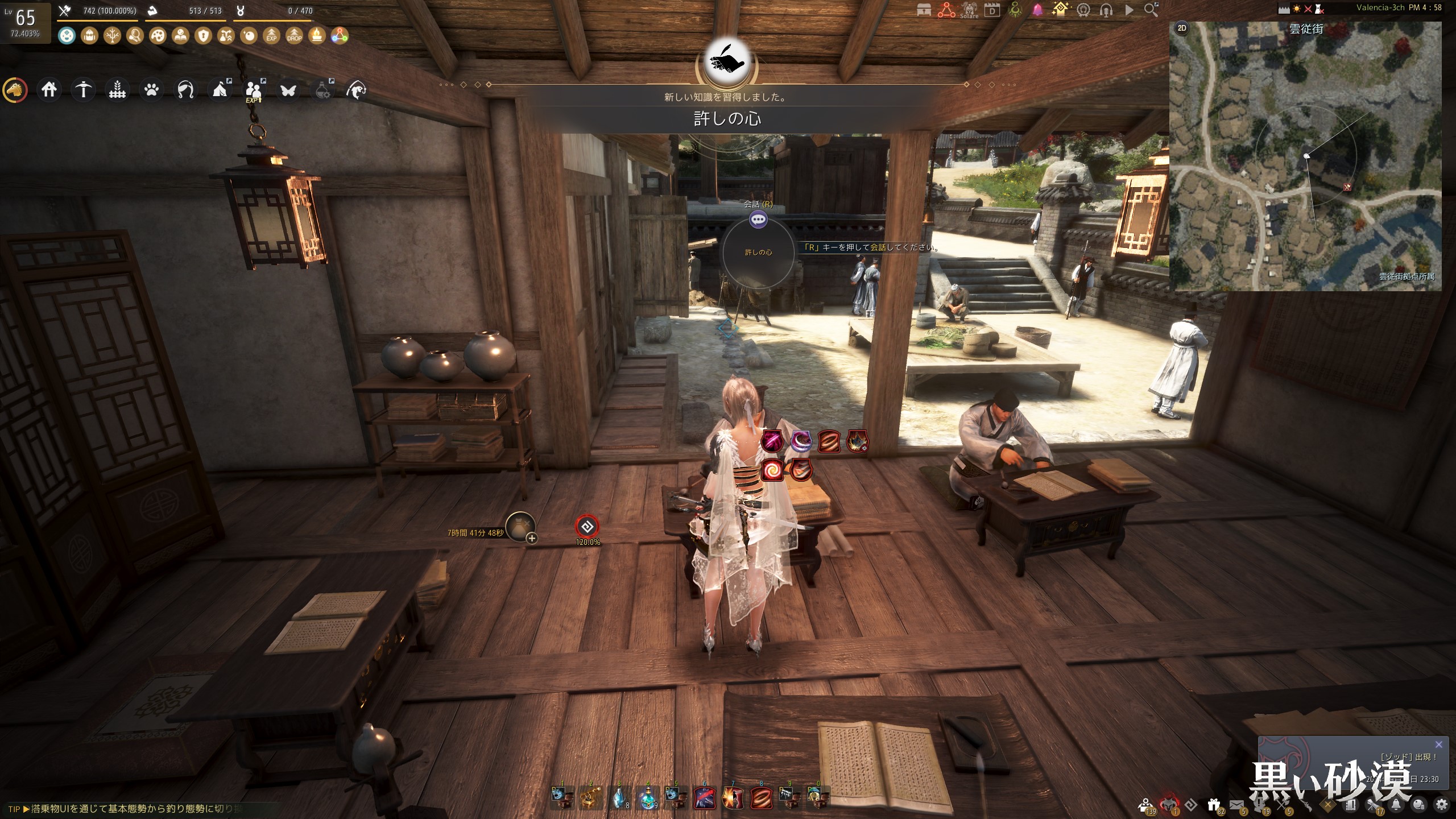The image size is (1456, 819).
Task: Select the pickaxe worker icon
Action: pos(83,90)
